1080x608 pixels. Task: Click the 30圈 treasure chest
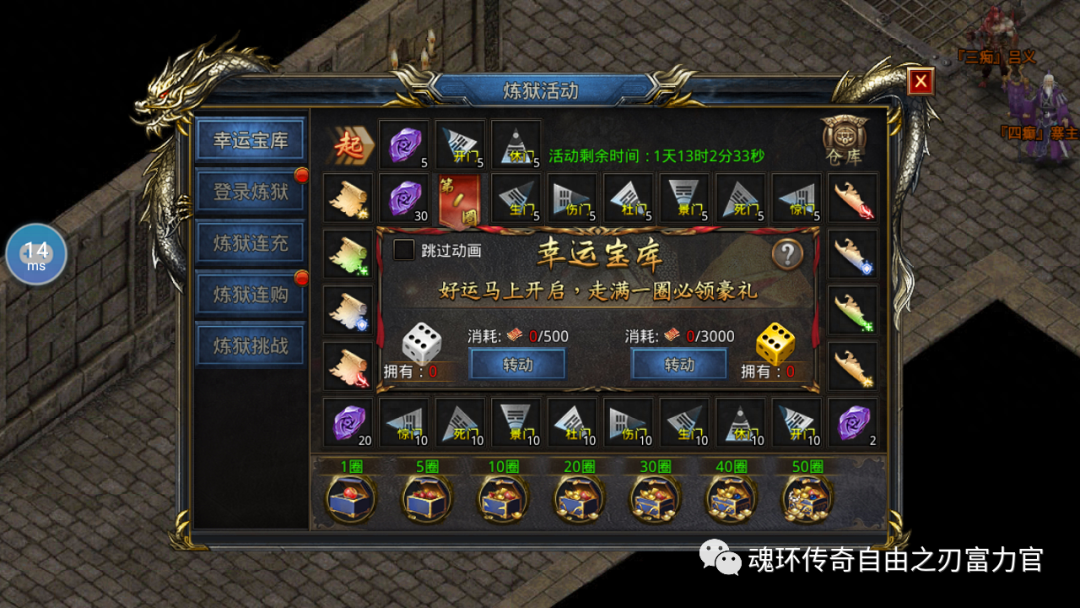[x=655, y=497]
